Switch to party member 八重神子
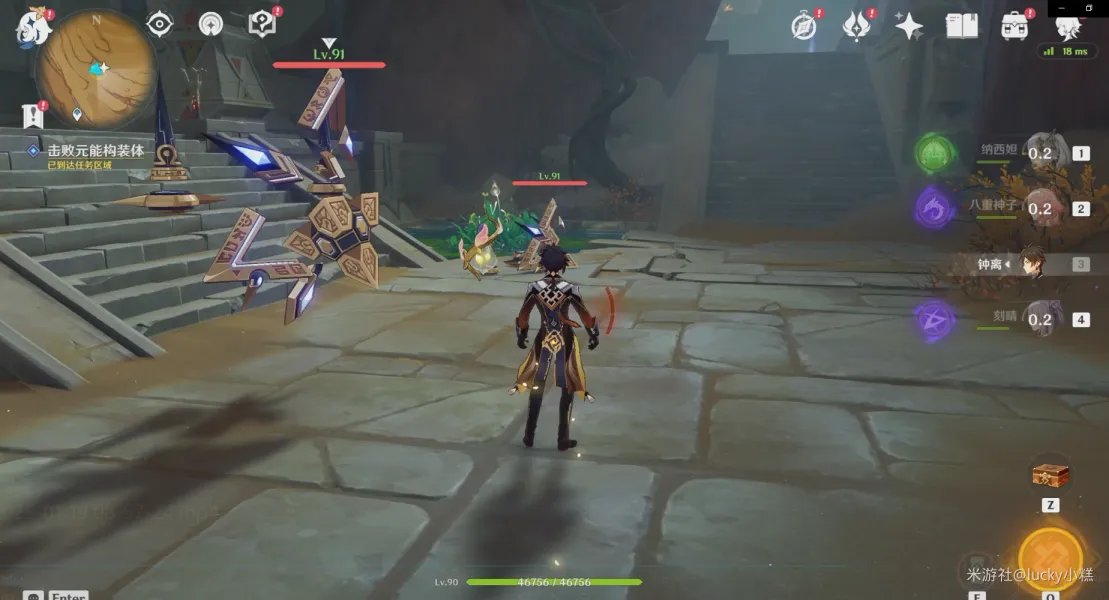Image resolution: width=1109 pixels, height=600 pixels. [x=1040, y=208]
